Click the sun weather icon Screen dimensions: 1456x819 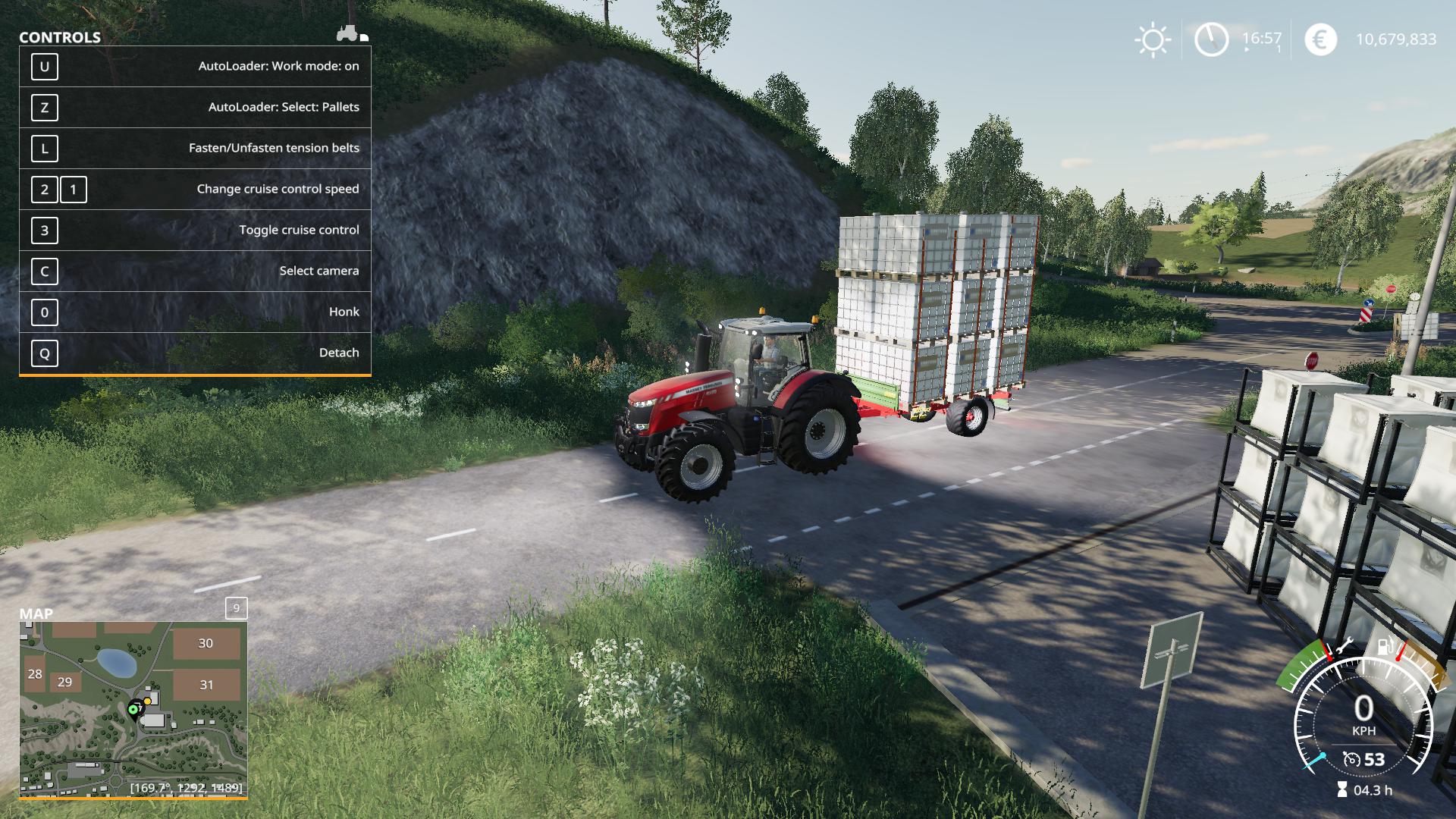1152,39
